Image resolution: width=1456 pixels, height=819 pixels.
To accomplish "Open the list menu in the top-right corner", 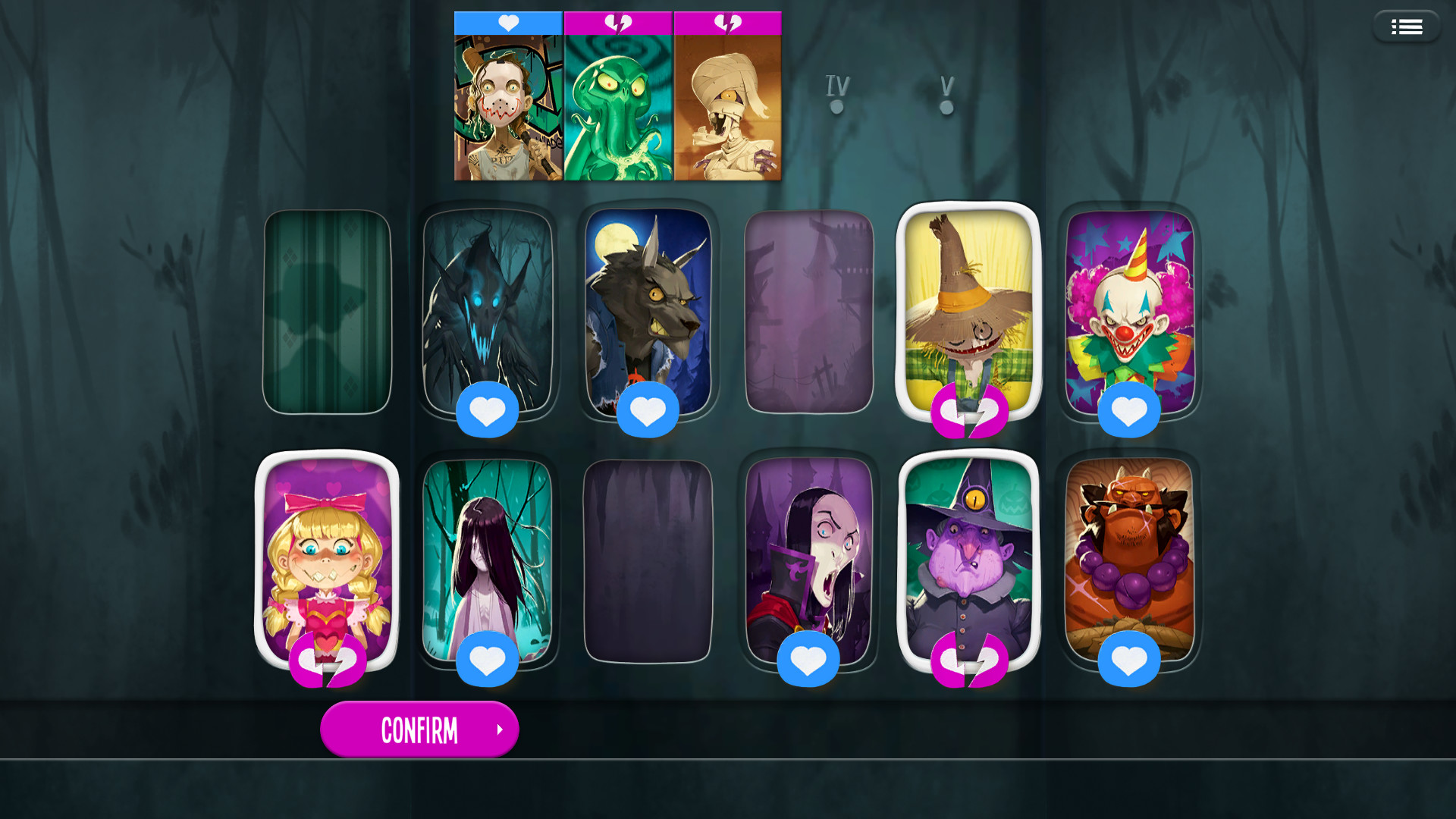I will point(1407,26).
